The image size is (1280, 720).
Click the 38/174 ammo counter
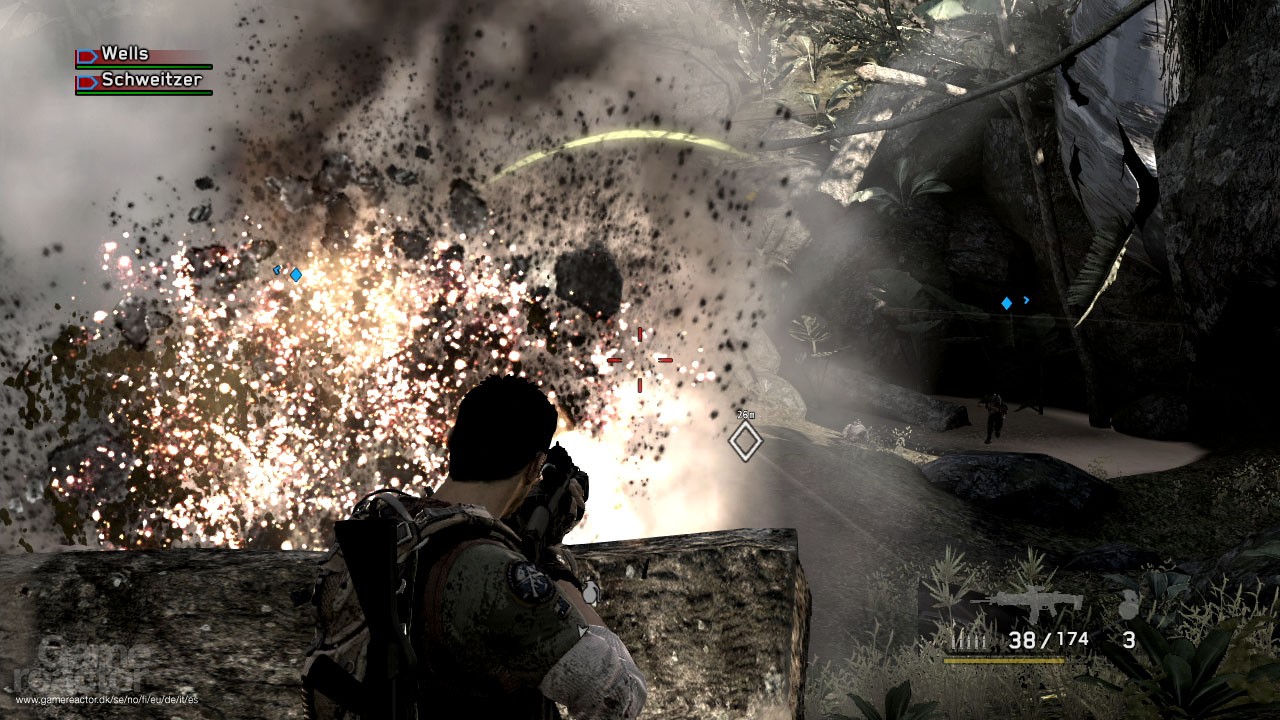point(1048,638)
